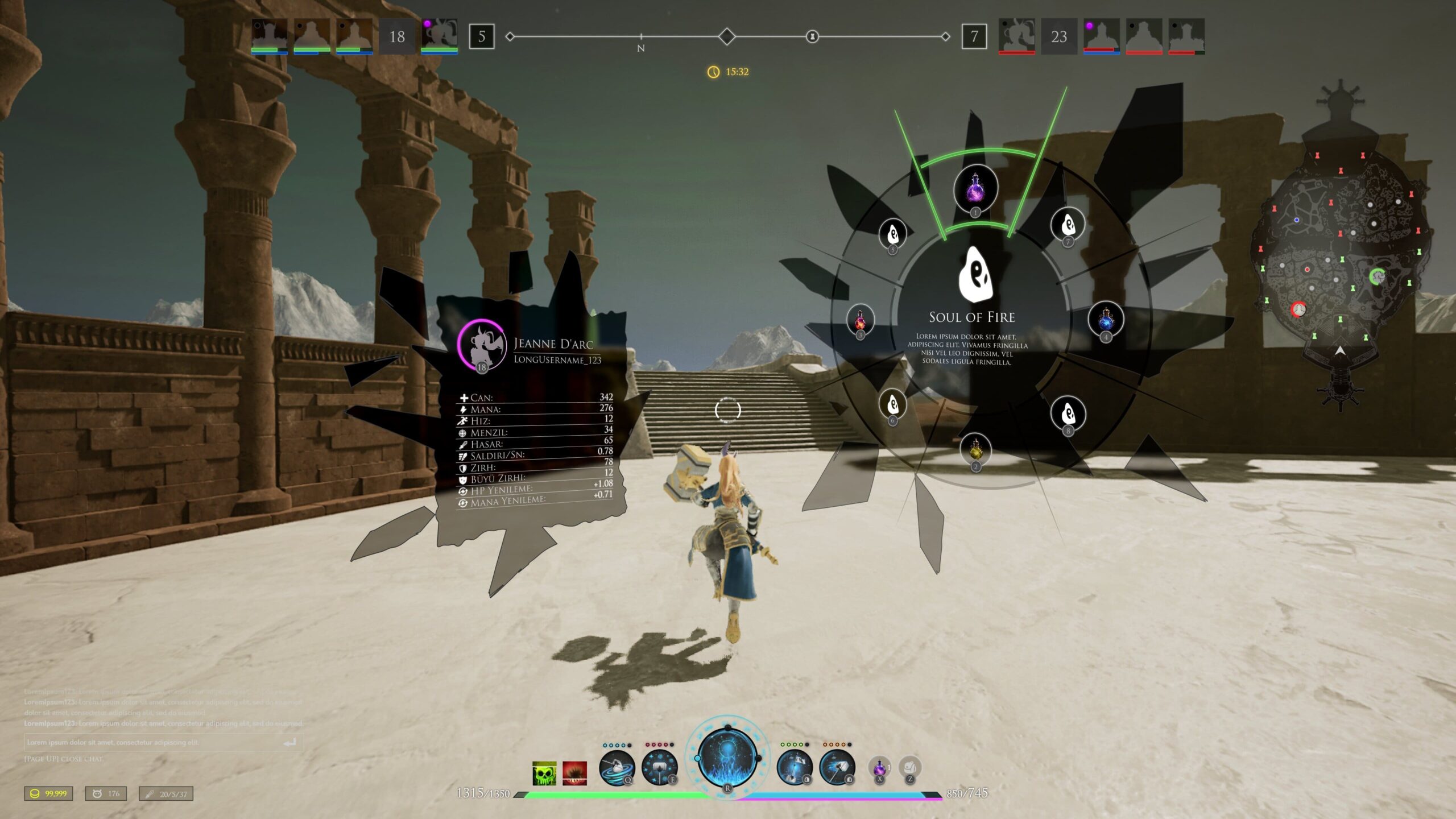1456x819 pixels.
Task: Focus the chat message input box
Action: [x=154, y=742]
